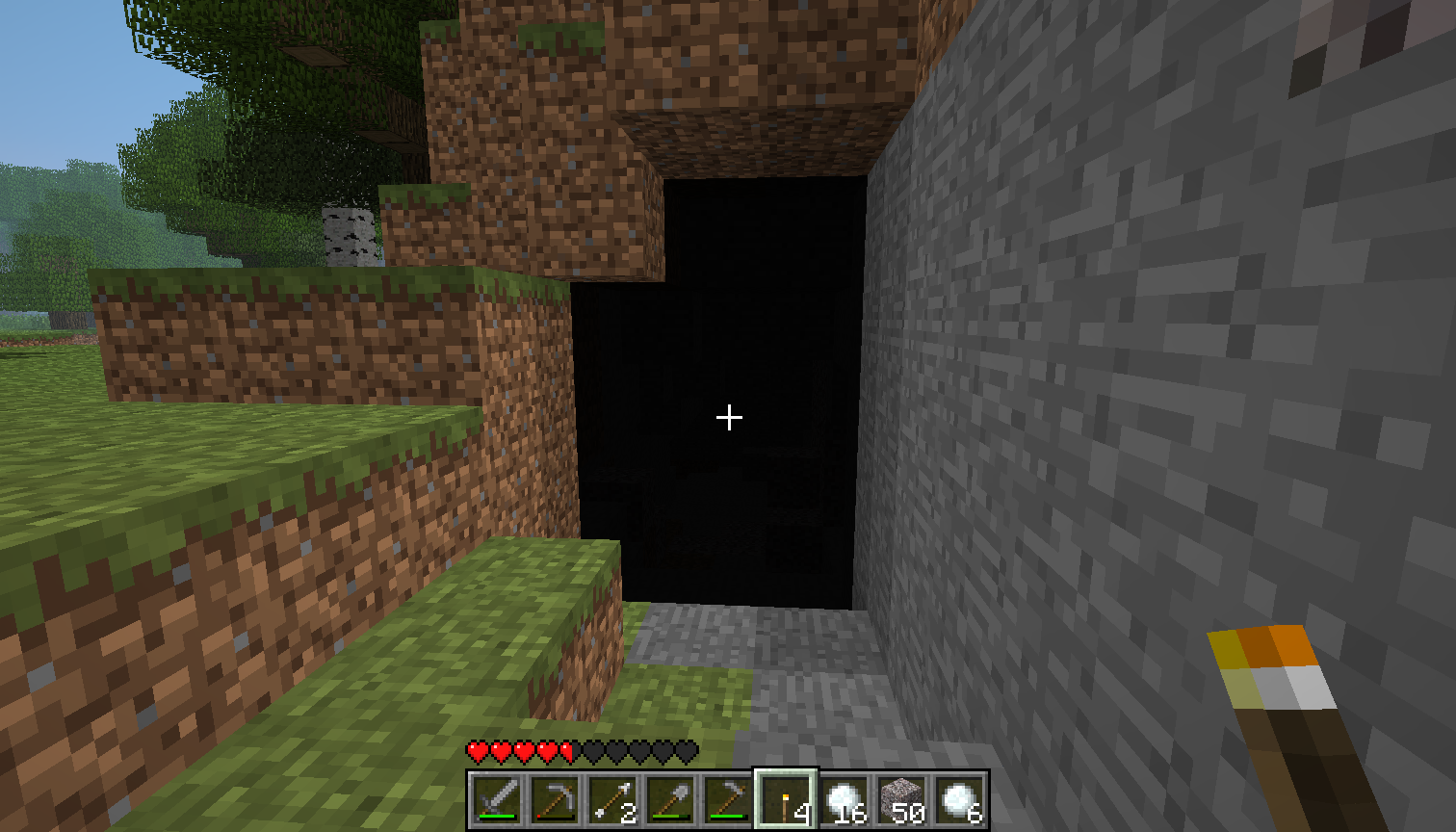Select the damaged pickaxe in slot two
The height and width of the screenshot is (832, 1456).
click(x=555, y=798)
